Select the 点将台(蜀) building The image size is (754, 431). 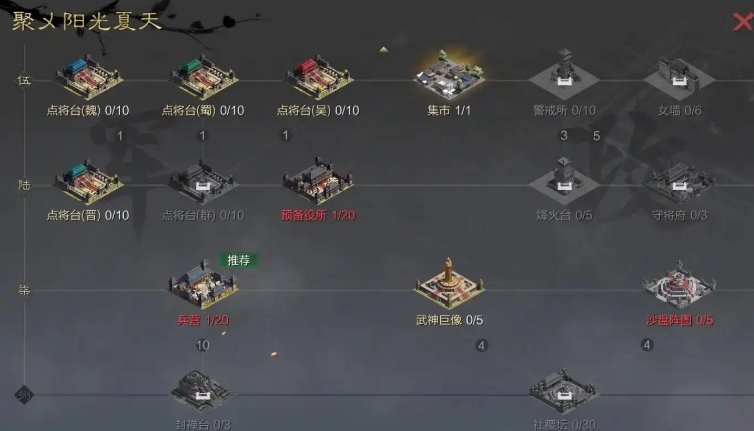coord(203,76)
